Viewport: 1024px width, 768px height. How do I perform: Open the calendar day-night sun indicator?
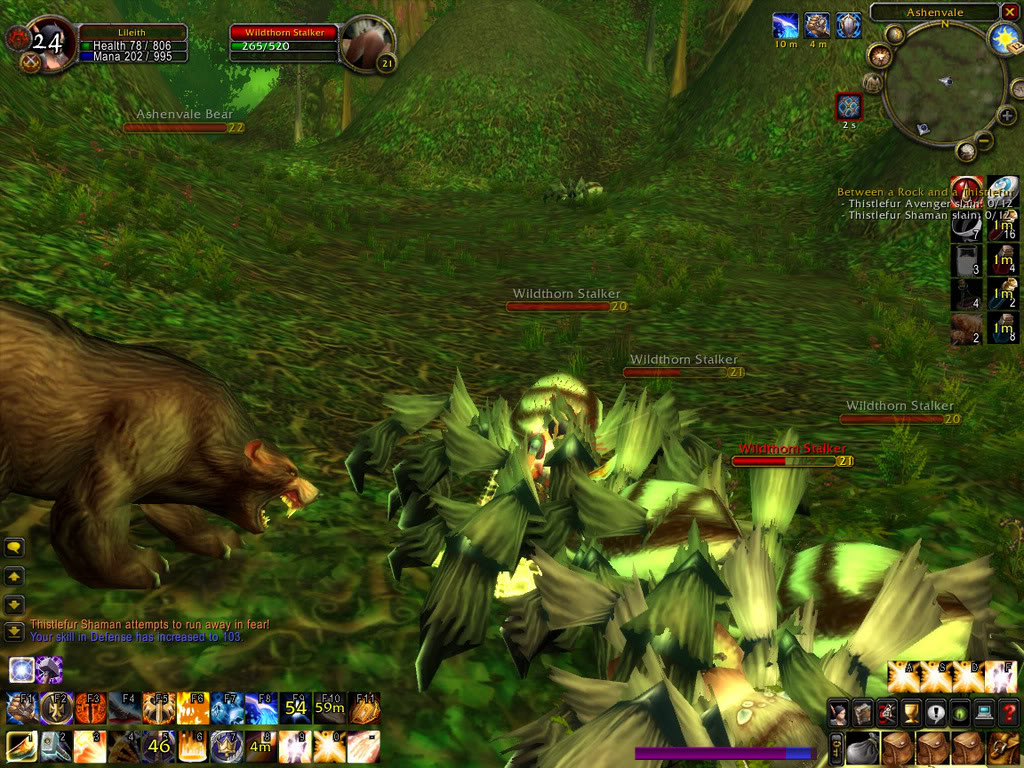coord(1003,38)
